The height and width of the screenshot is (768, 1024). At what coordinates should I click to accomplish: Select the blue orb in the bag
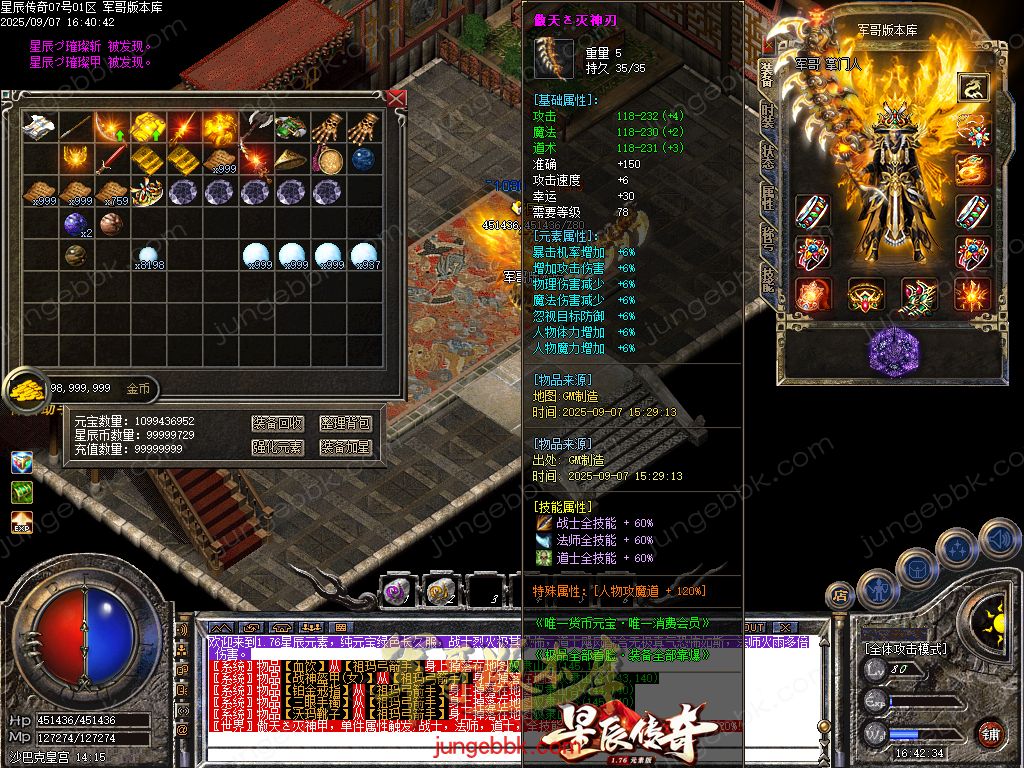pyautogui.click(x=363, y=159)
